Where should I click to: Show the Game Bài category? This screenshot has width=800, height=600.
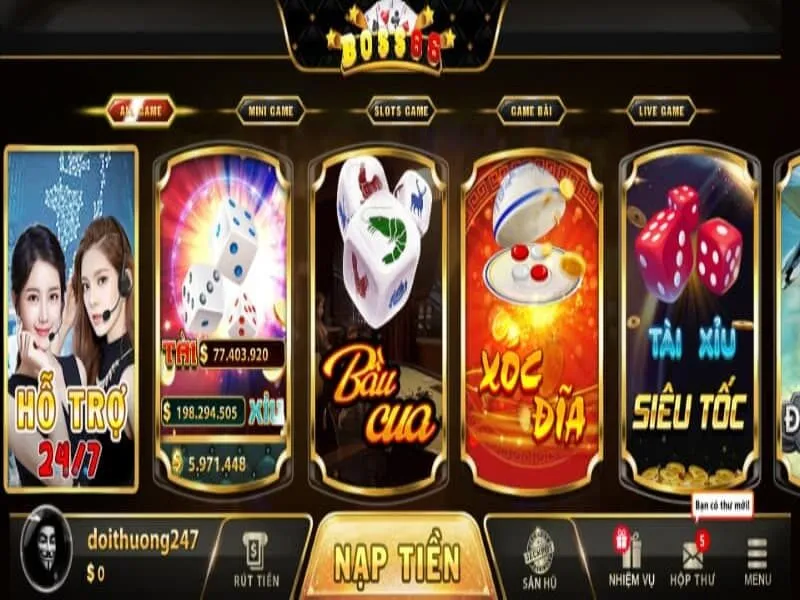pos(530,111)
